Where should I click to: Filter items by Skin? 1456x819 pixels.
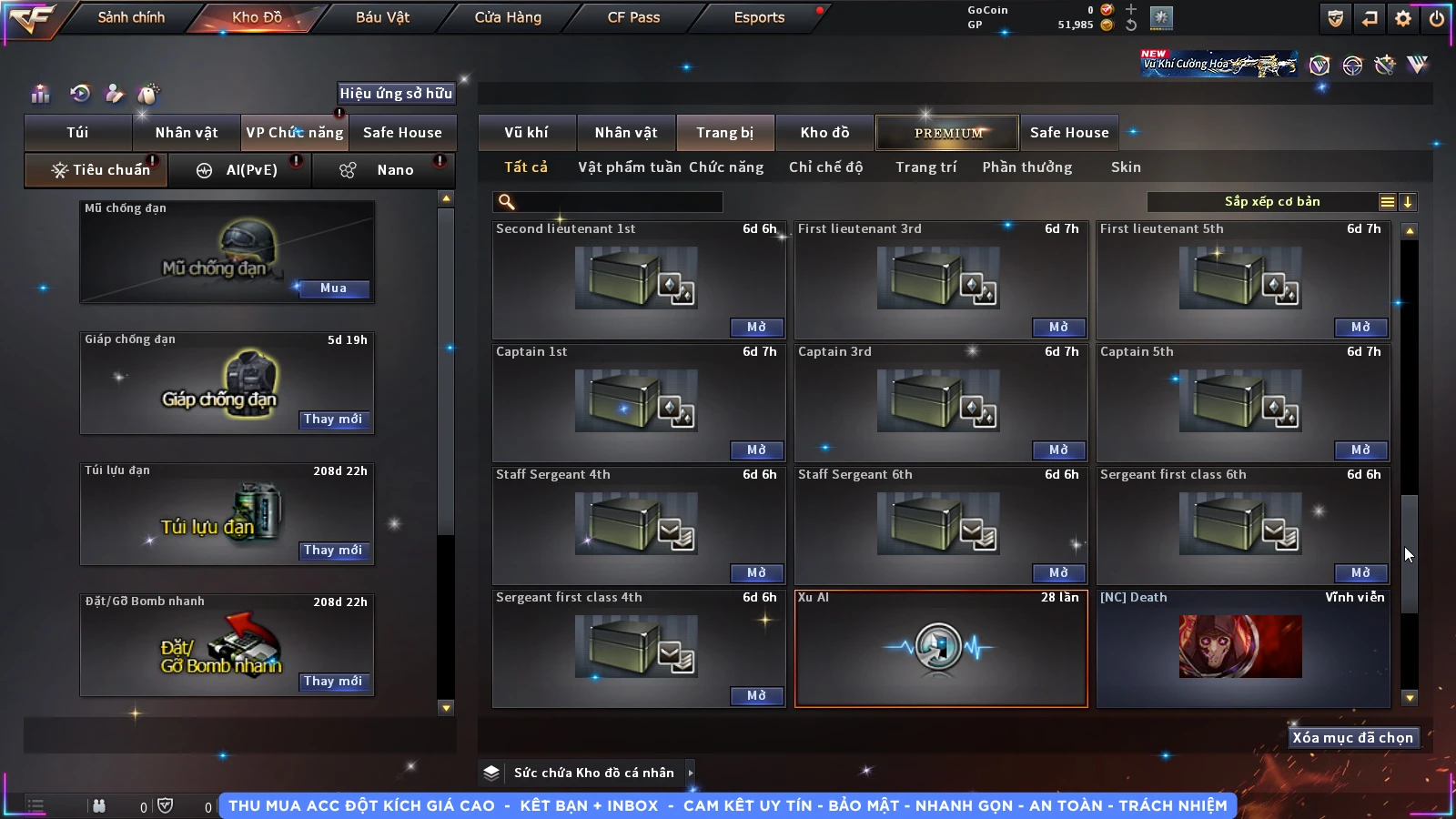(1126, 167)
